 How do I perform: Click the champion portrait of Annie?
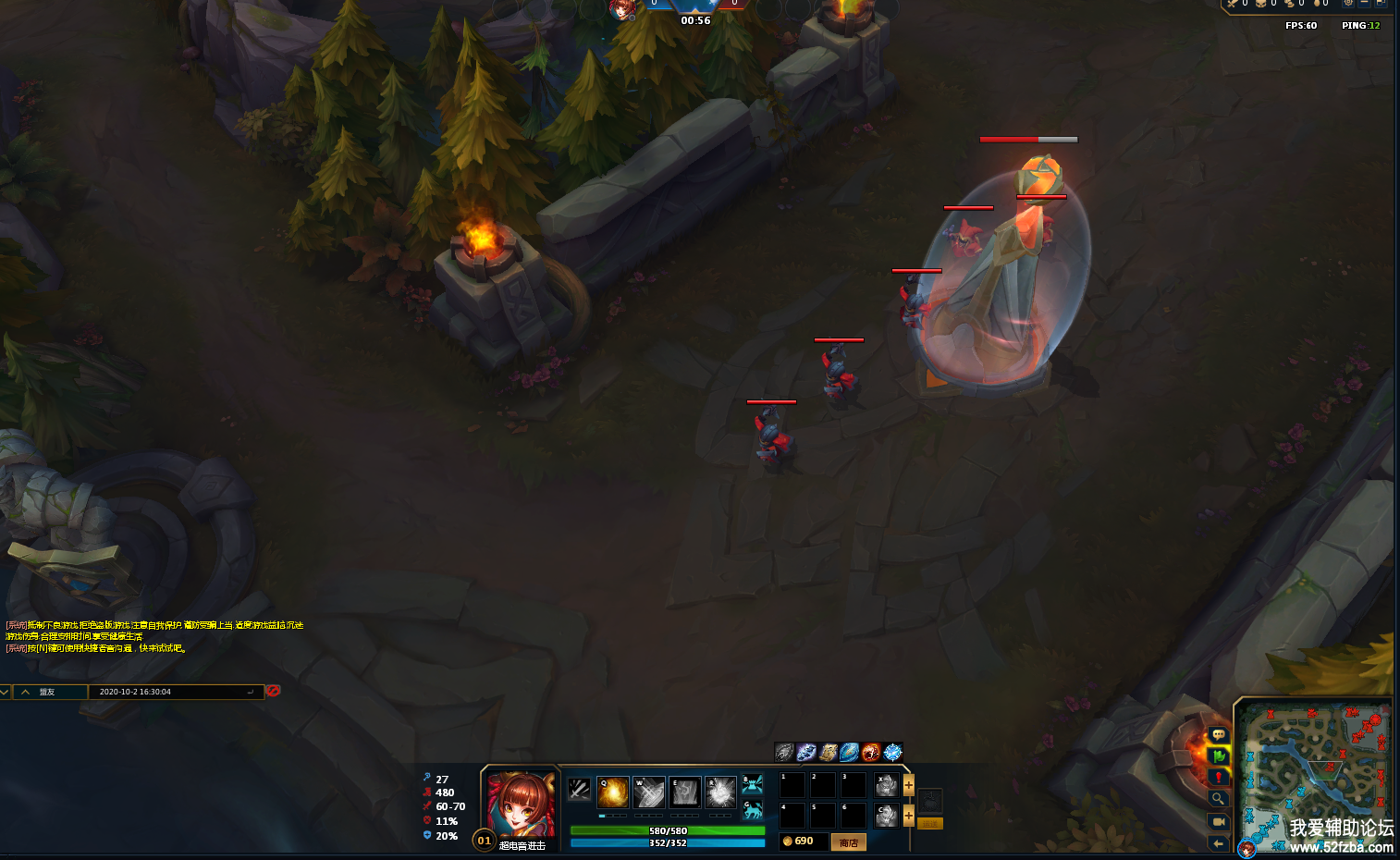(x=521, y=804)
